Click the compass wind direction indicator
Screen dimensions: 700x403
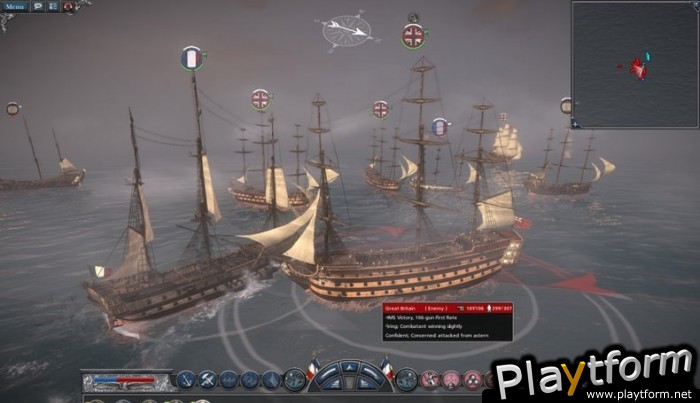pos(350,31)
